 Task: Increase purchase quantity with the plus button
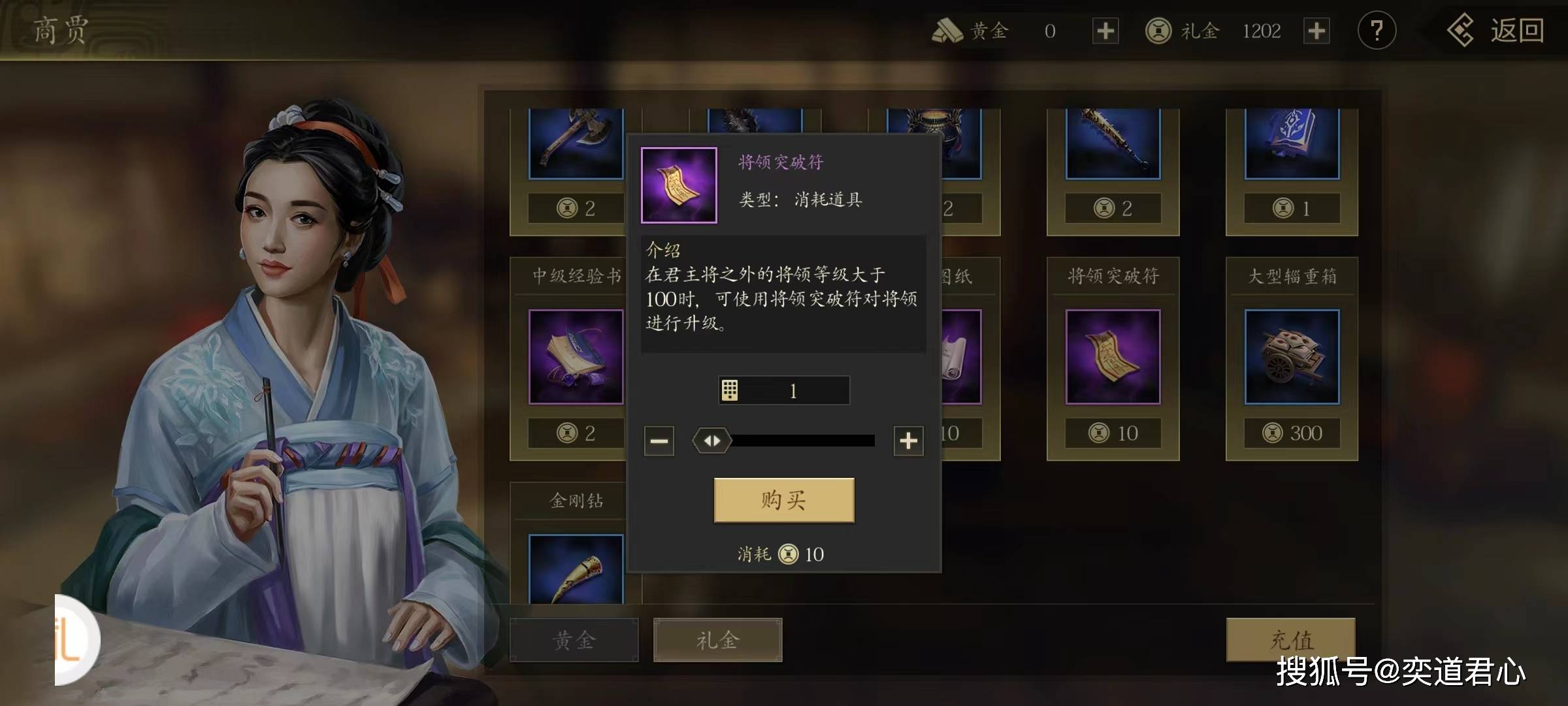908,441
